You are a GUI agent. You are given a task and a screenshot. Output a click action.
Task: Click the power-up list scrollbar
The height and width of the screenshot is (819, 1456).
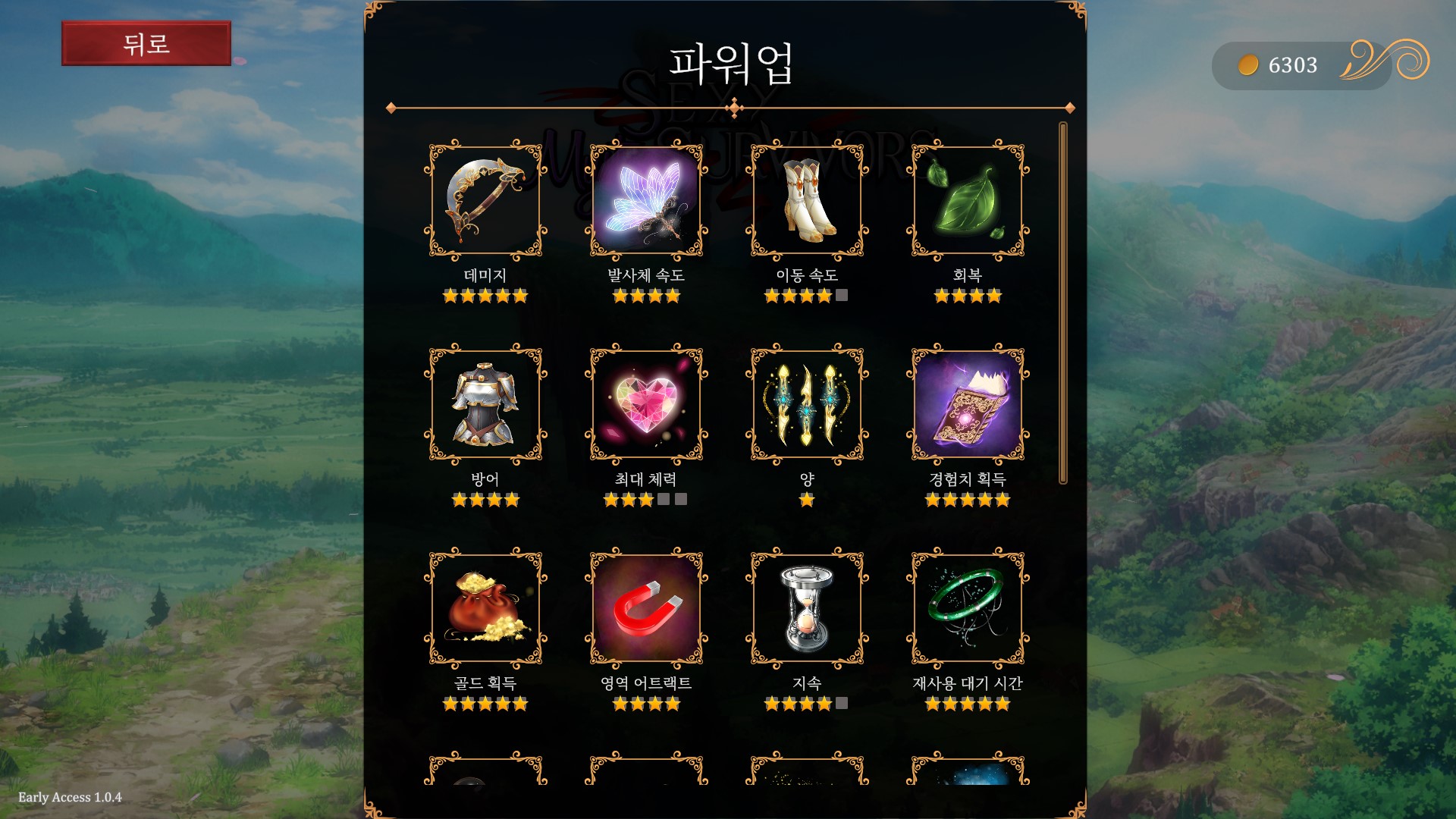tap(1063, 303)
